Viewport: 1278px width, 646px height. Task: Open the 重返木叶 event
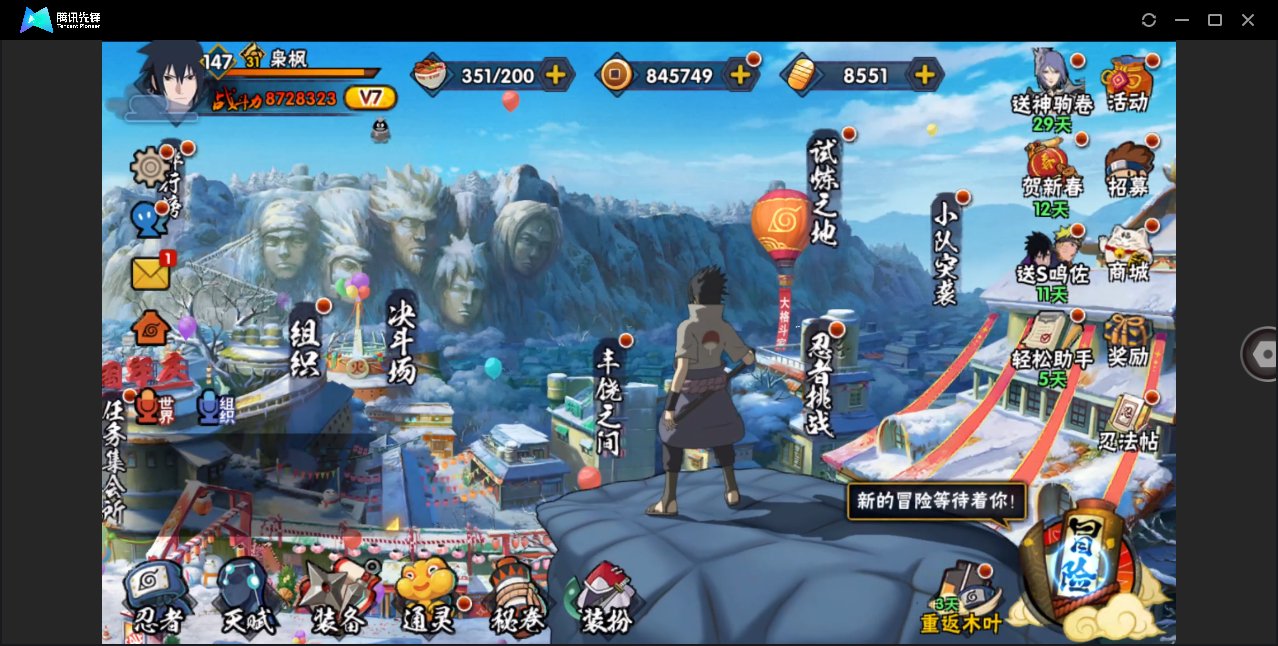click(x=961, y=600)
